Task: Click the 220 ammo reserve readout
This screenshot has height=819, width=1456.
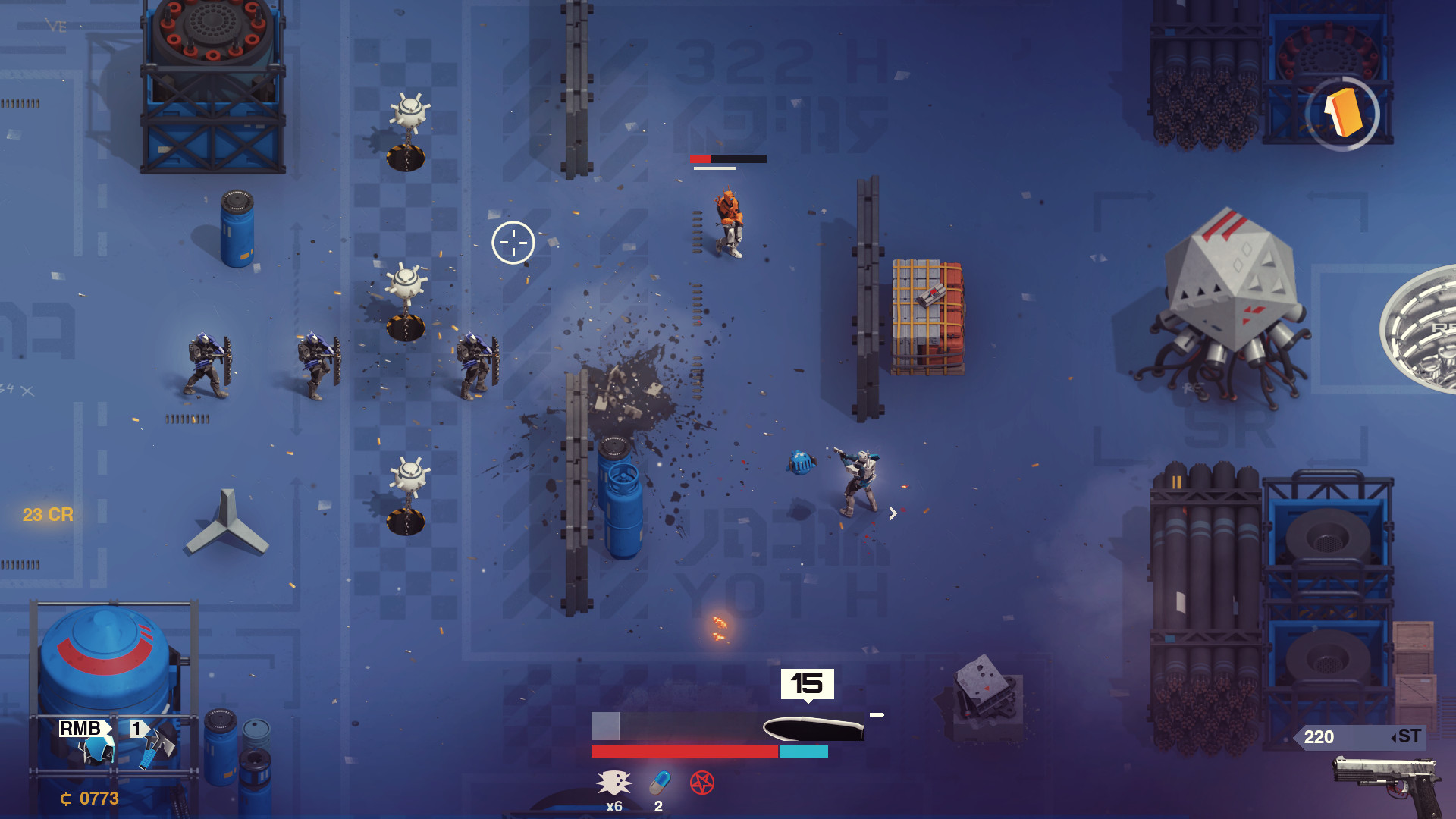Action: 1319,736
